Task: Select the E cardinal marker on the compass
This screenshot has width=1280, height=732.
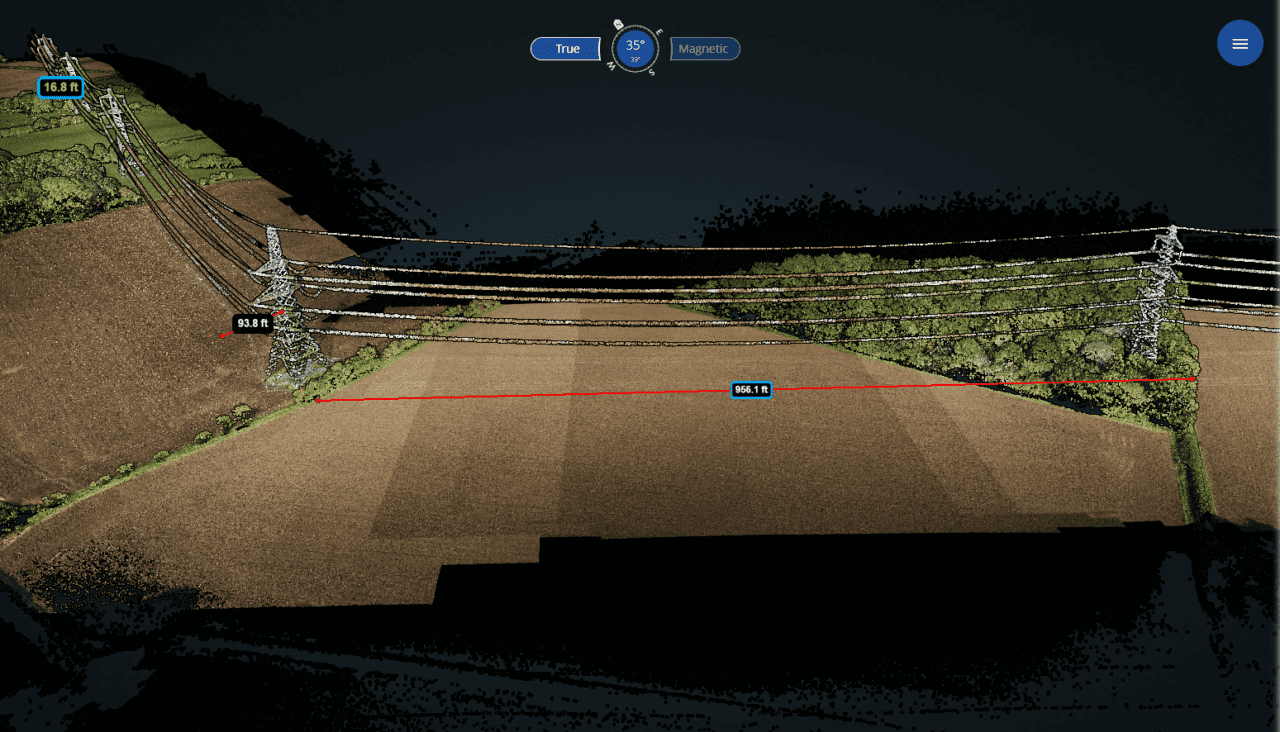Action: pyautogui.click(x=659, y=31)
